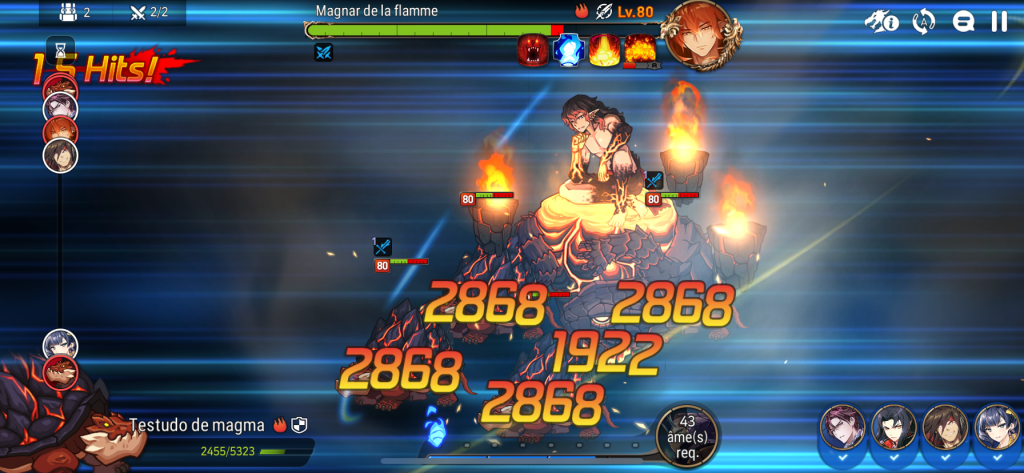Toggle auto-battle mode
Viewport: 1024px width, 473px height.
[923, 22]
